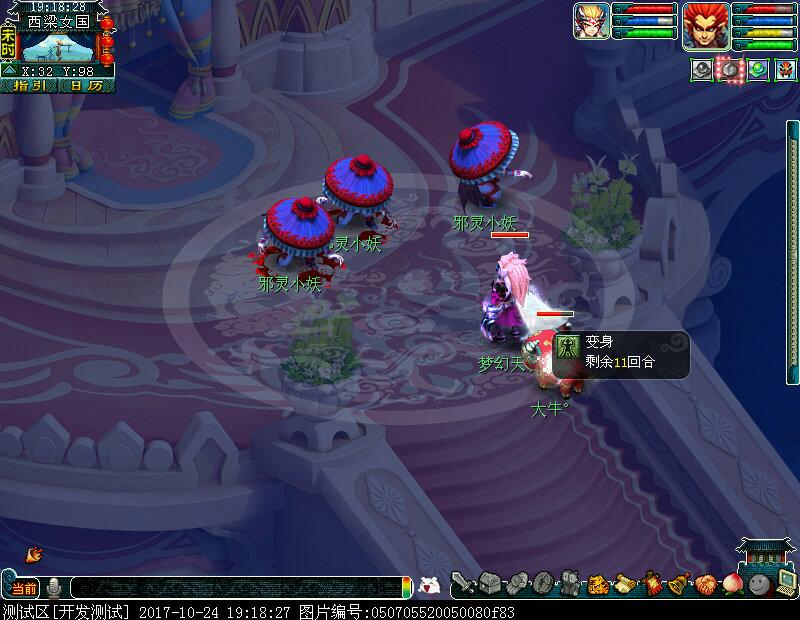Click the 当前 chat channel button

25,586
